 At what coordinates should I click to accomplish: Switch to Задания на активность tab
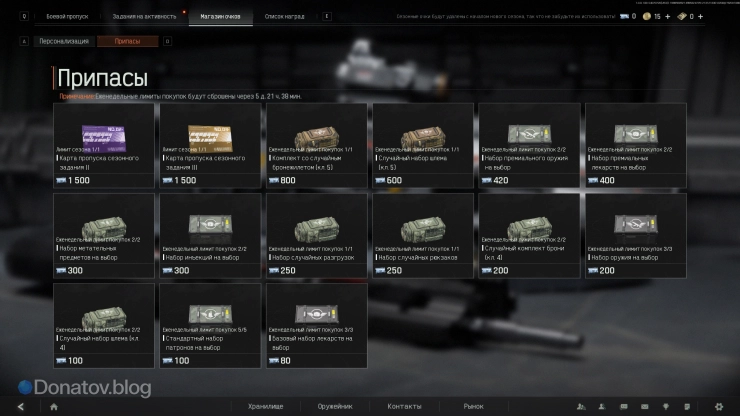[144, 17]
